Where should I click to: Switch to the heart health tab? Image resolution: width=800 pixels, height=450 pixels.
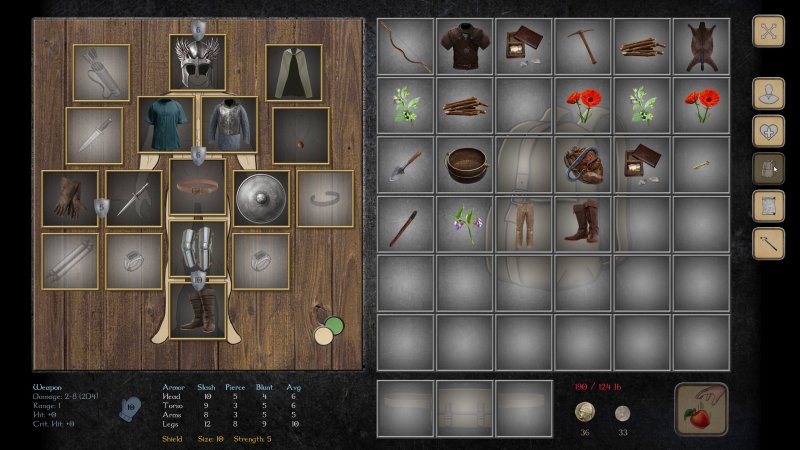coord(768,131)
